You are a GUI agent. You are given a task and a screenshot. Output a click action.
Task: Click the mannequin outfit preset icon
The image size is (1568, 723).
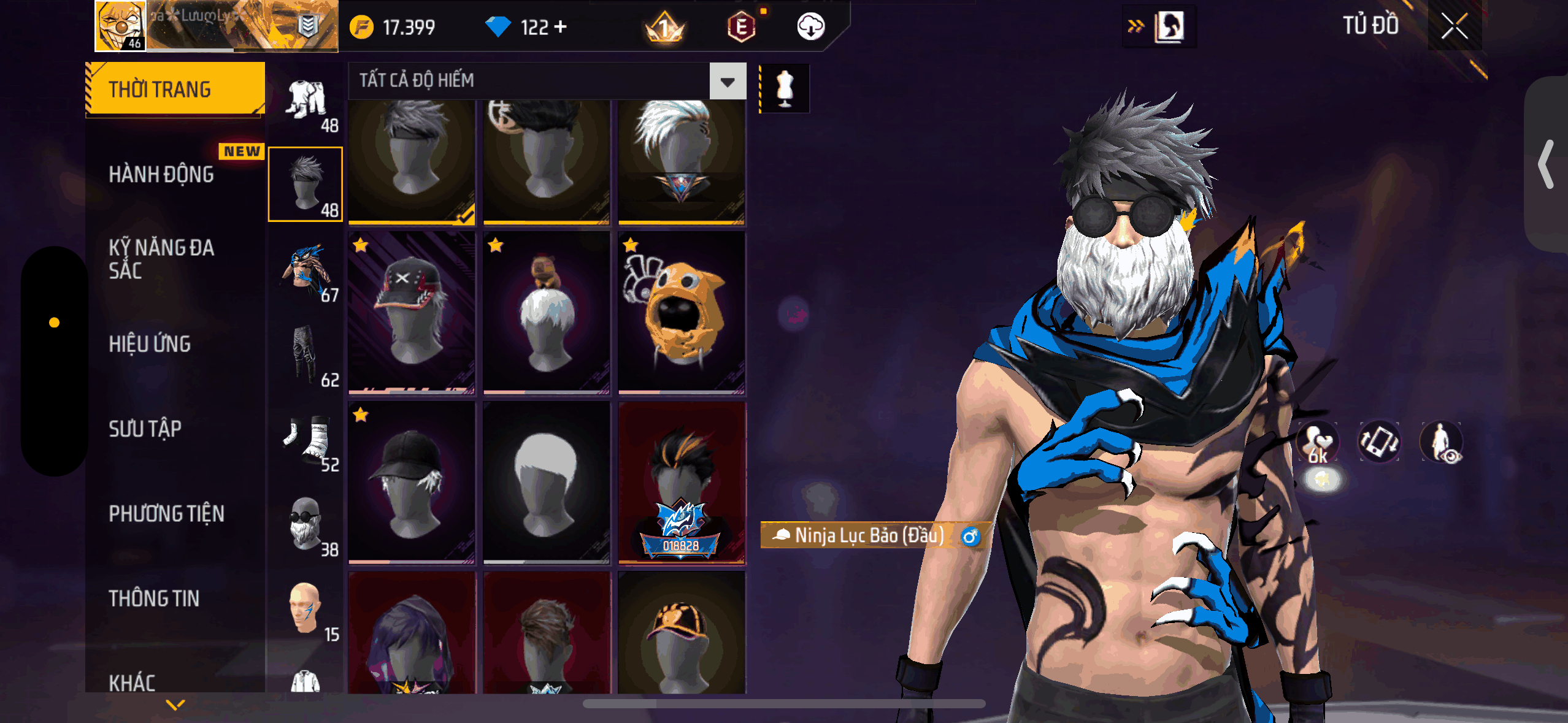click(x=785, y=88)
